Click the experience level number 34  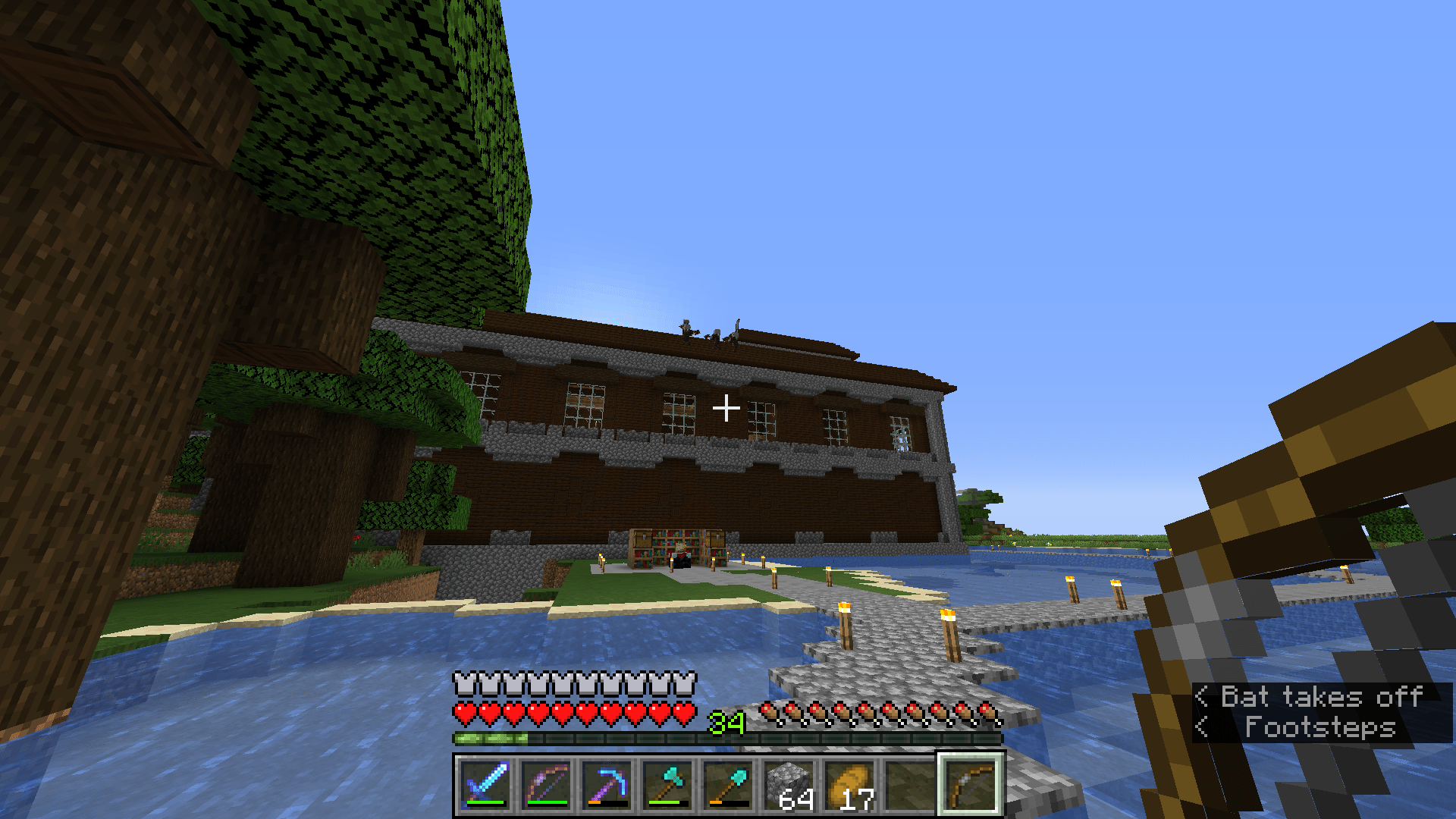(726, 724)
